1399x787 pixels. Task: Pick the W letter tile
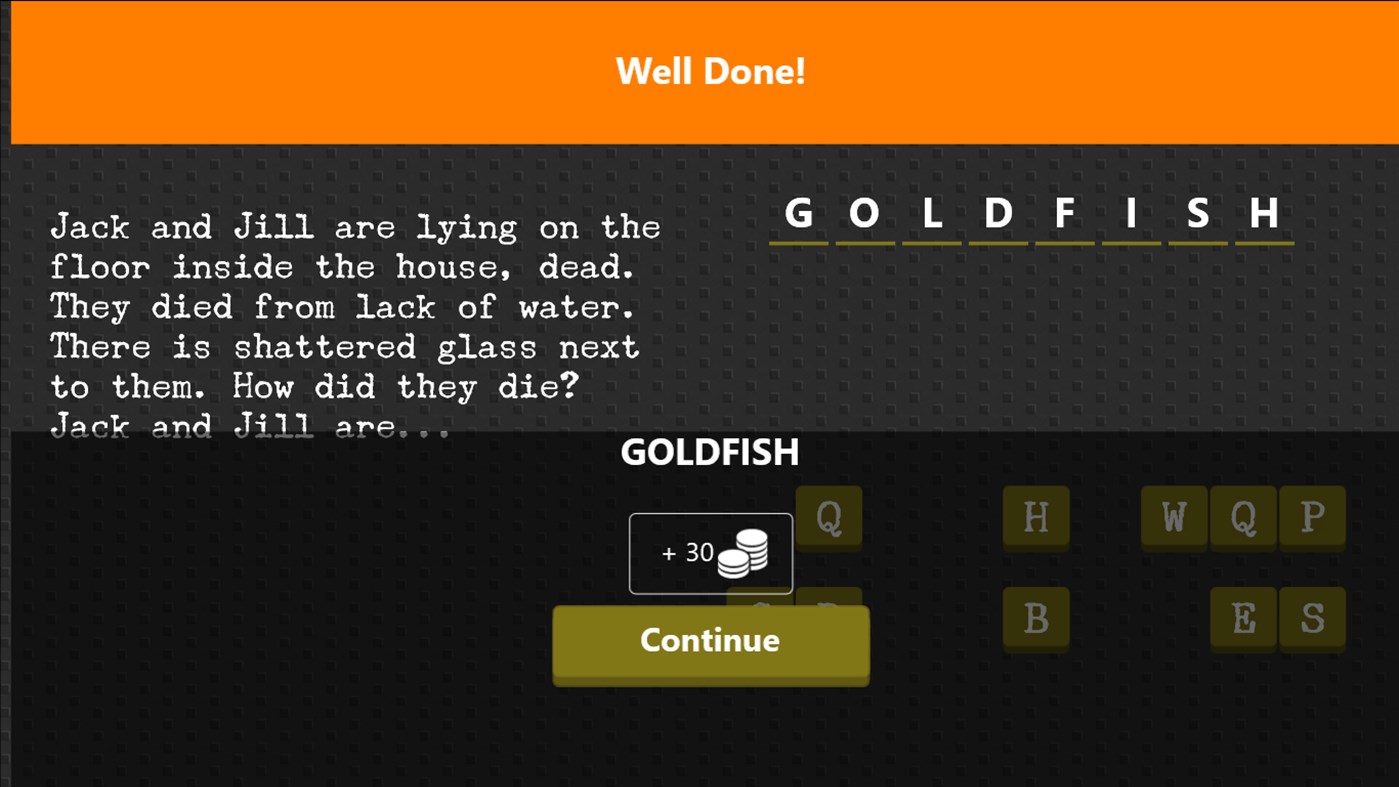(x=1174, y=517)
